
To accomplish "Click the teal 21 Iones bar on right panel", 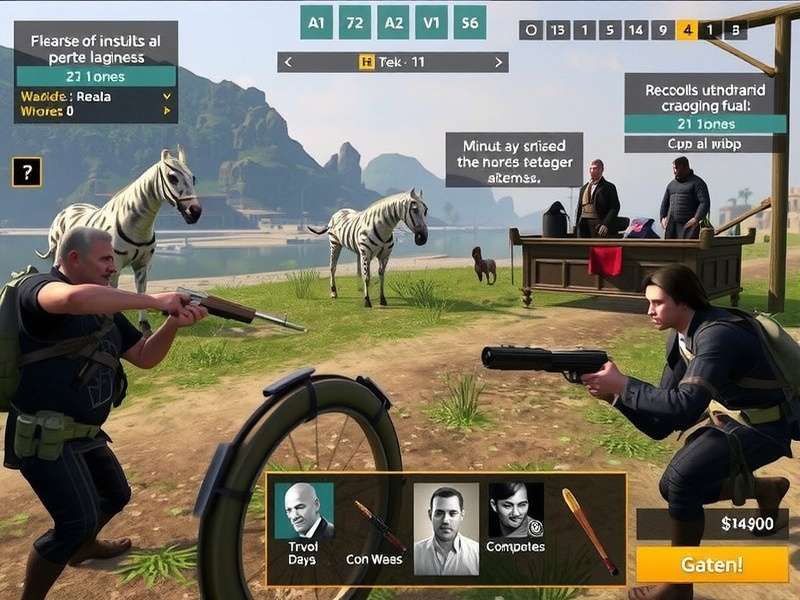I will coord(704,124).
